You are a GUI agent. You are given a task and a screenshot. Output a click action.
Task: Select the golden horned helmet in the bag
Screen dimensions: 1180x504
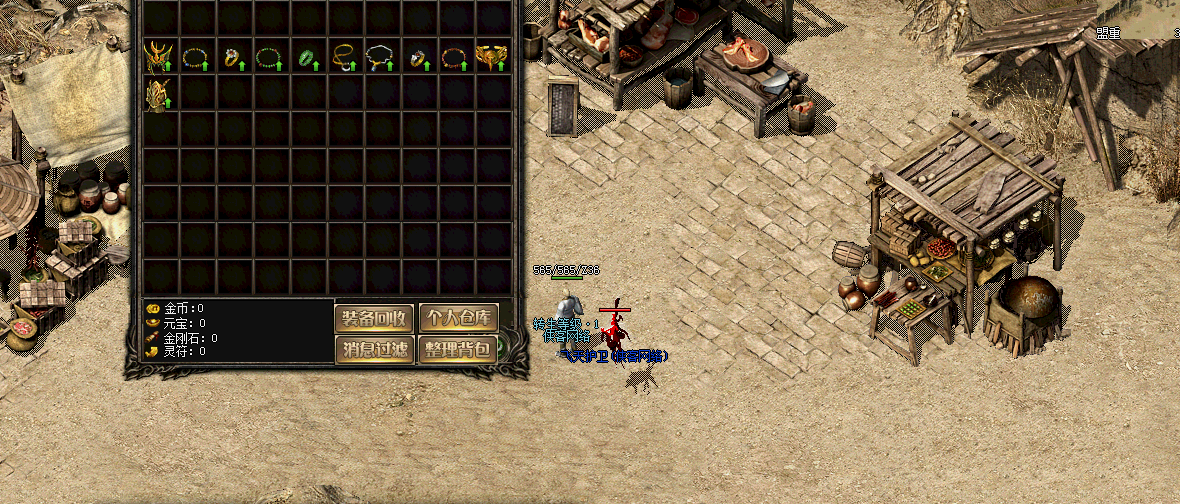point(158,56)
